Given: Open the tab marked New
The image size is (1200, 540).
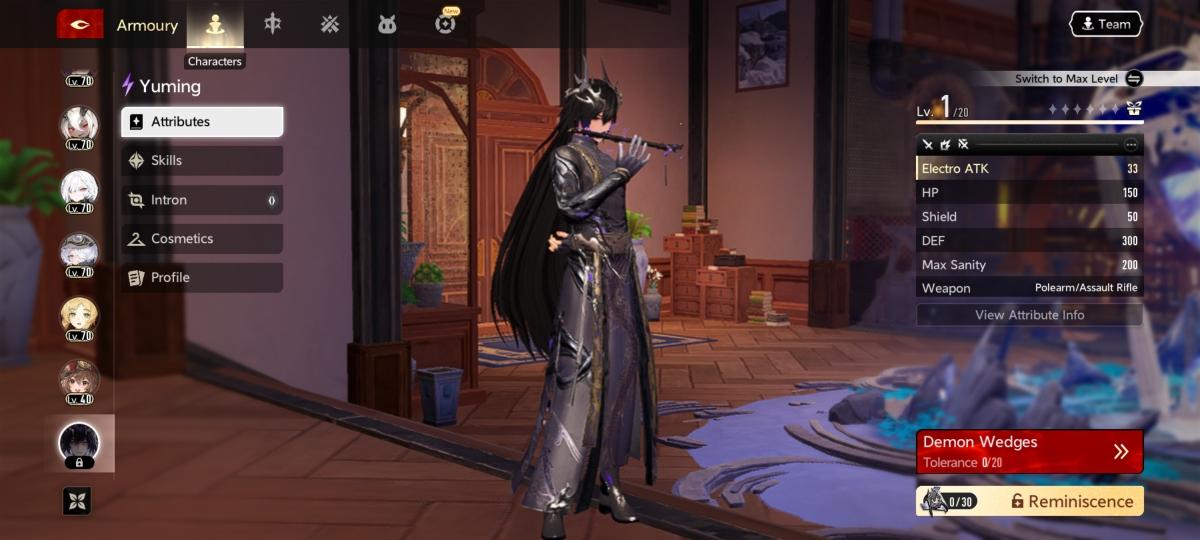Looking at the screenshot, I should (446, 23).
